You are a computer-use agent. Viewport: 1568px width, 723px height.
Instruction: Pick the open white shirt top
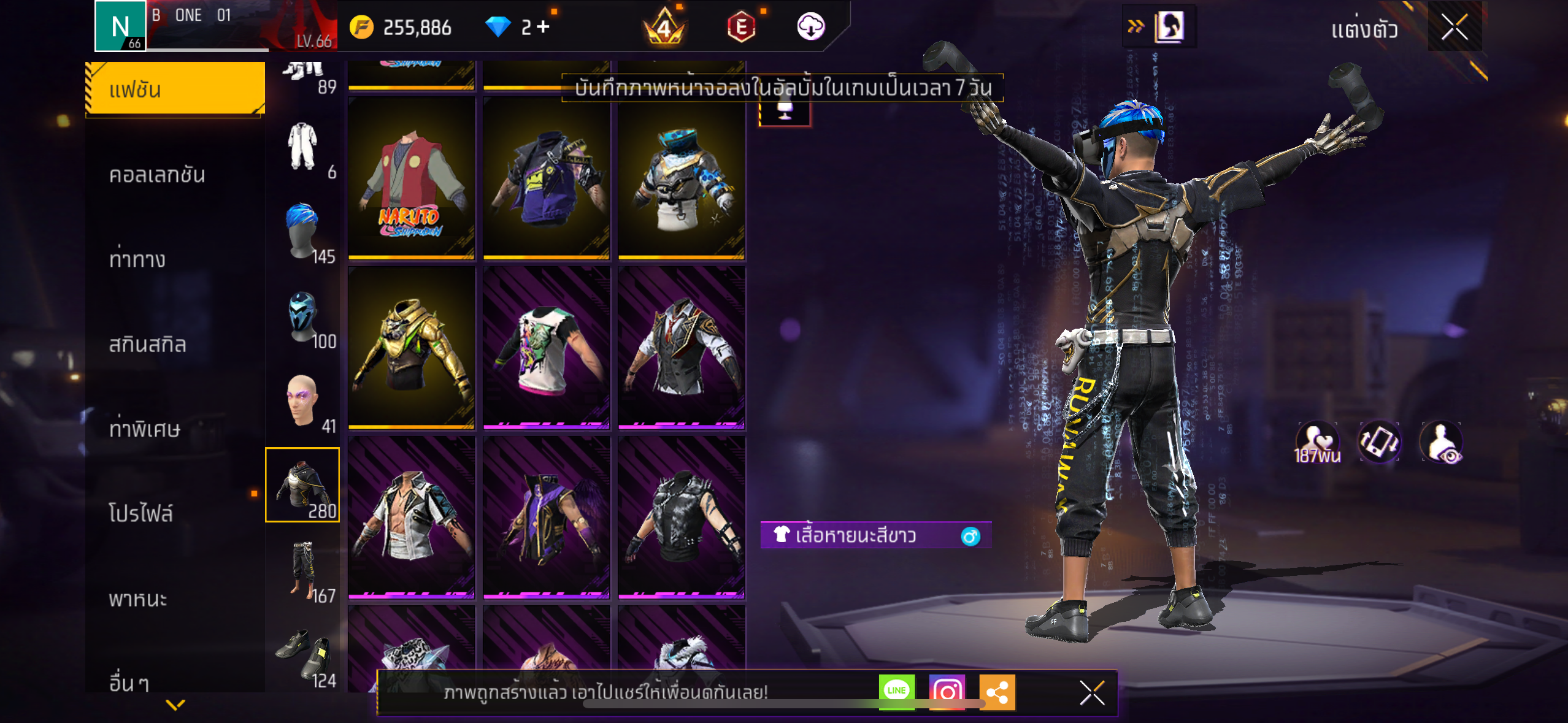[412, 518]
